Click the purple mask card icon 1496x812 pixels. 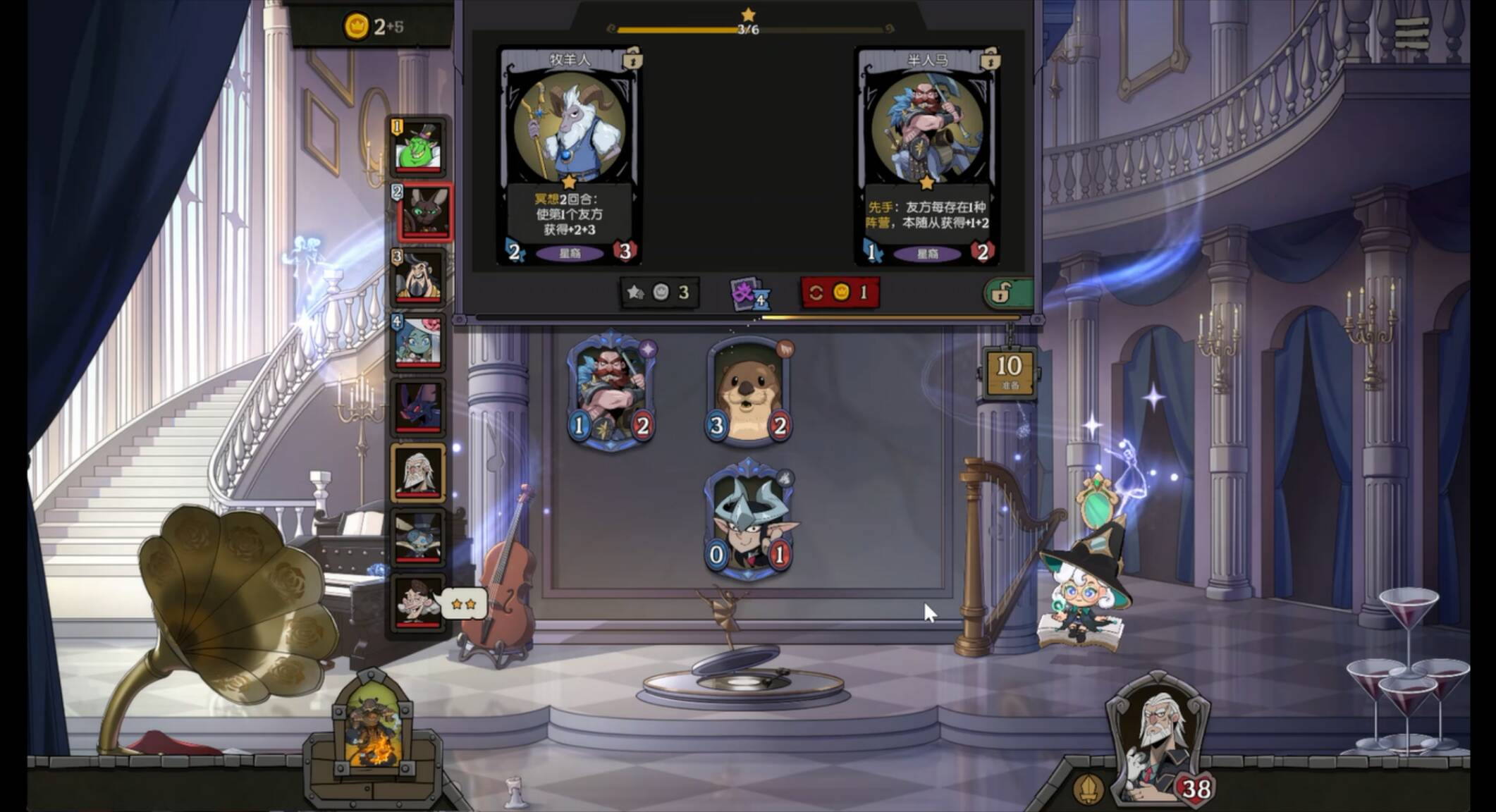click(x=749, y=293)
